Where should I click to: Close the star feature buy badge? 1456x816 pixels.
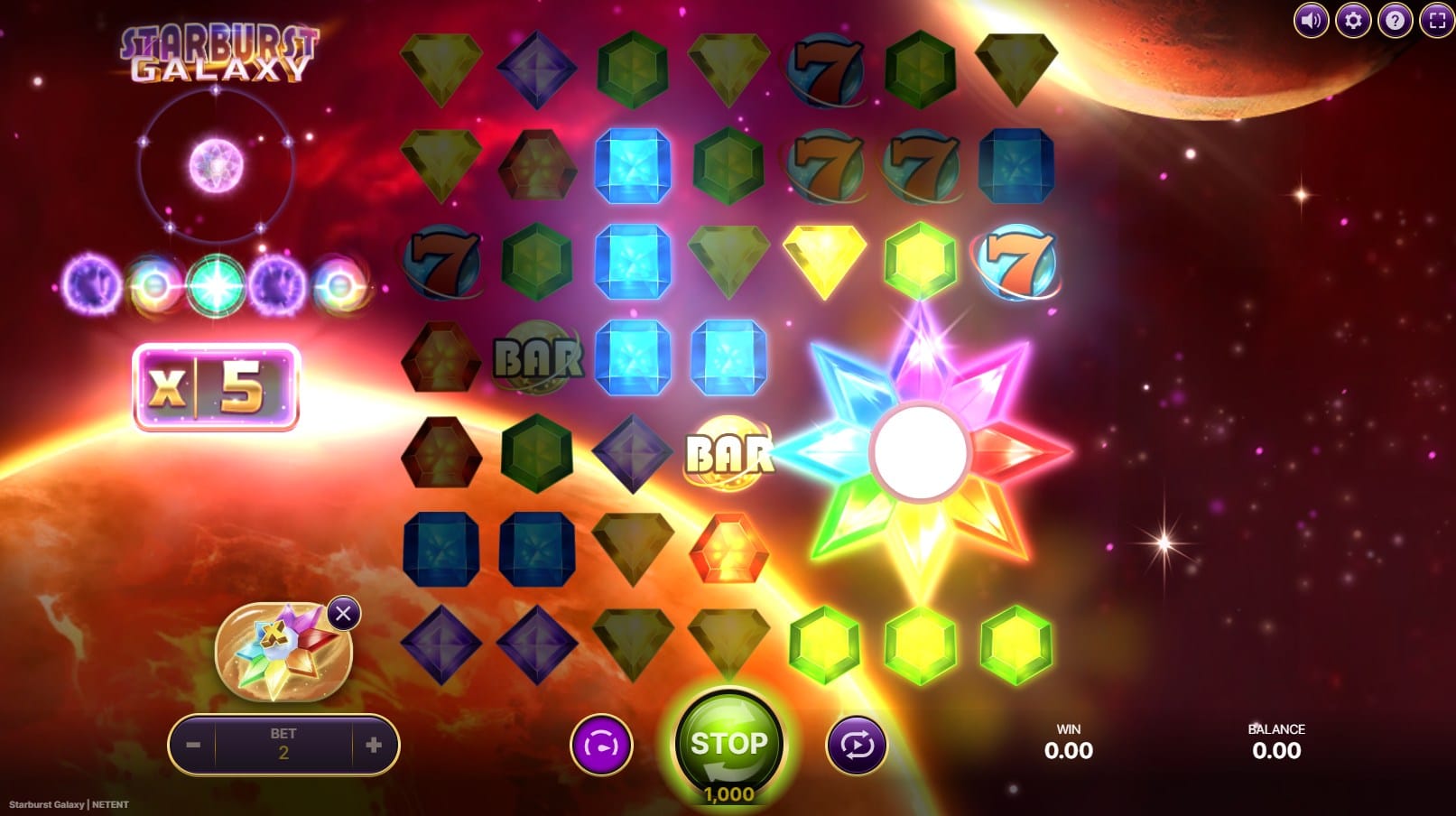click(343, 615)
